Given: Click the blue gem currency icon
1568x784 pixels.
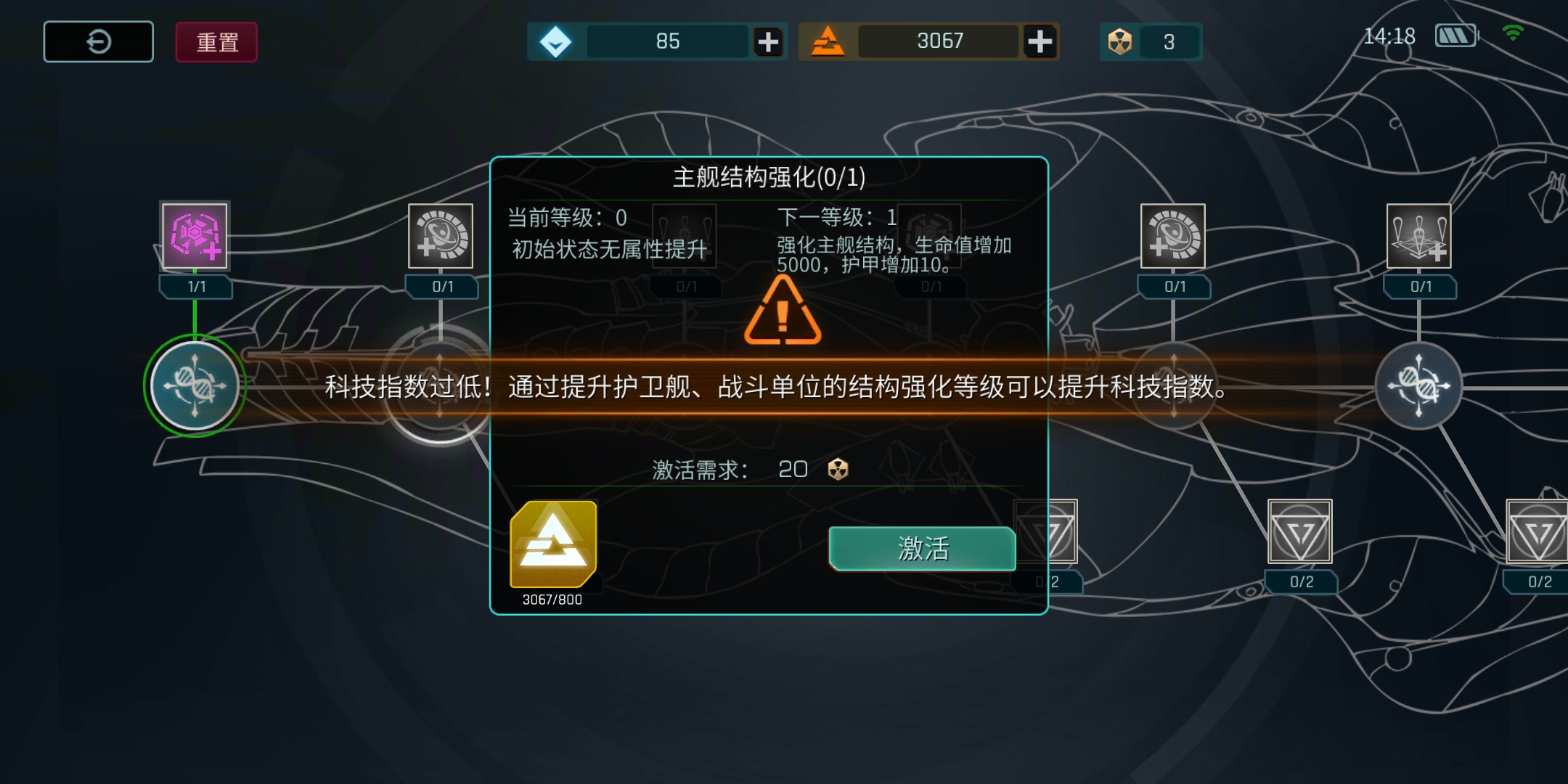Looking at the screenshot, I should (556, 41).
